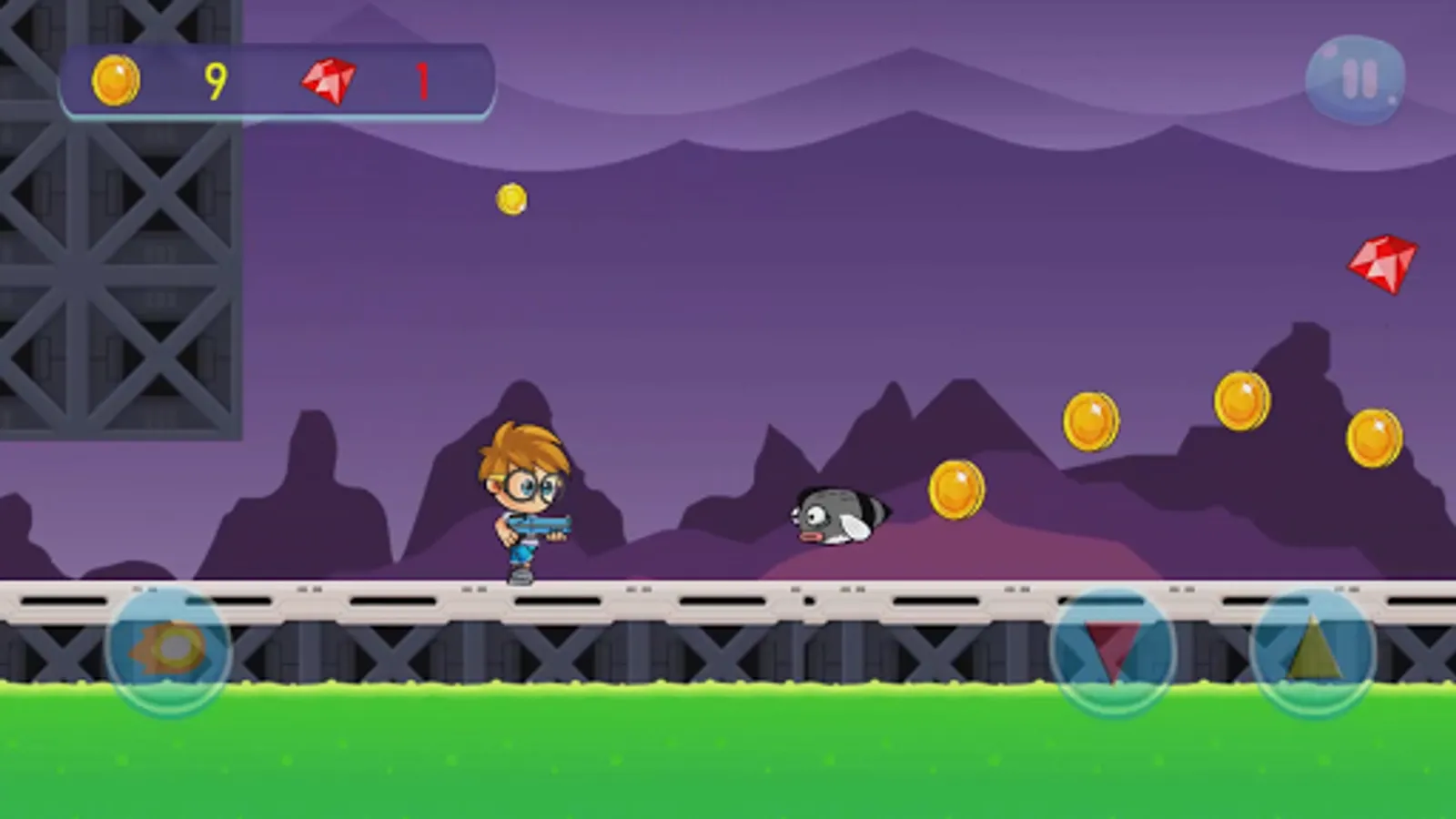Tap the player character holding the blaster
Image resolution: width=1456 pixels, height=819 pixels.
coord(523,500)
